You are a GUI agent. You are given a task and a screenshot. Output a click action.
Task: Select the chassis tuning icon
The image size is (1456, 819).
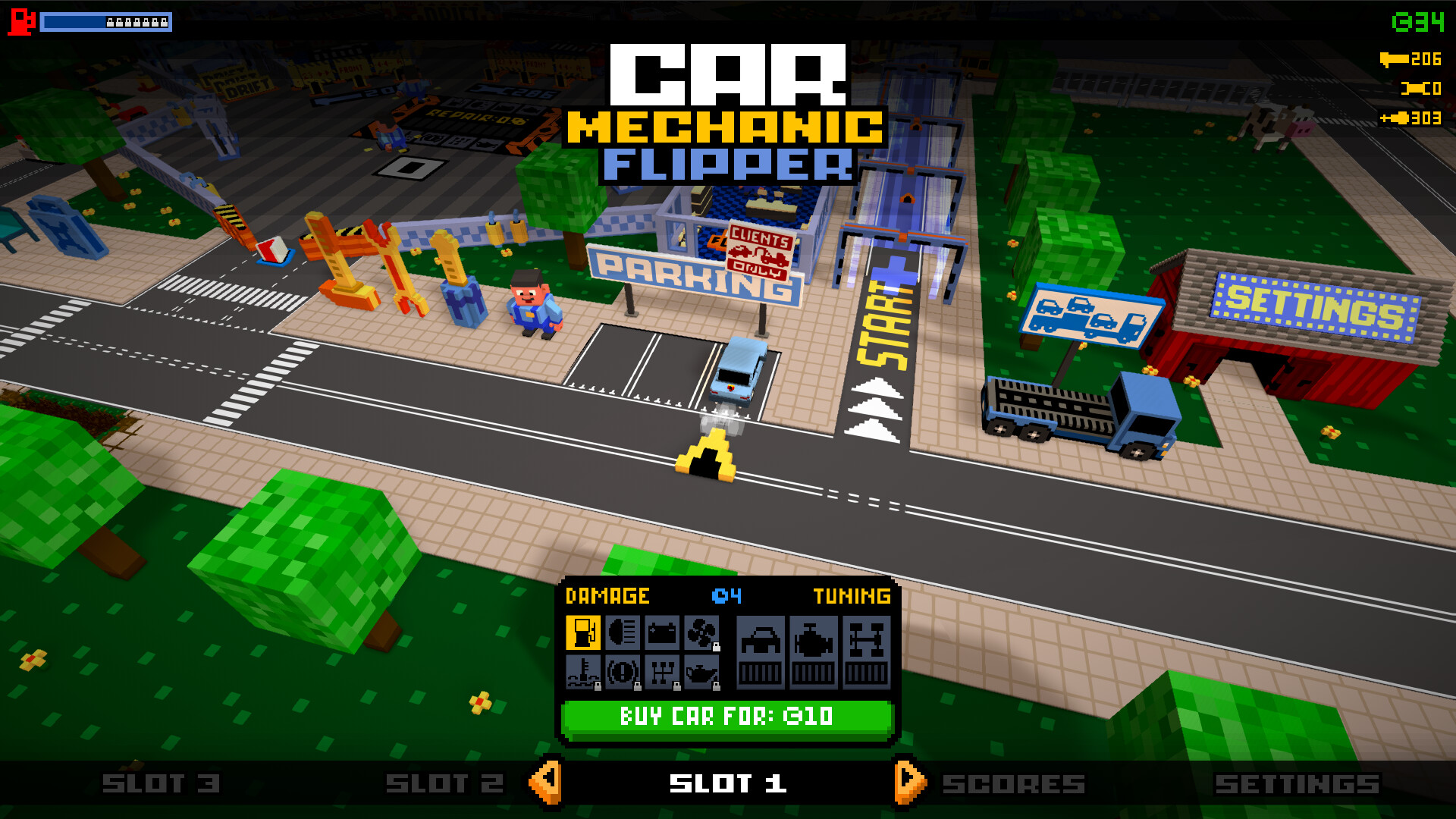(x=867, y=641)
